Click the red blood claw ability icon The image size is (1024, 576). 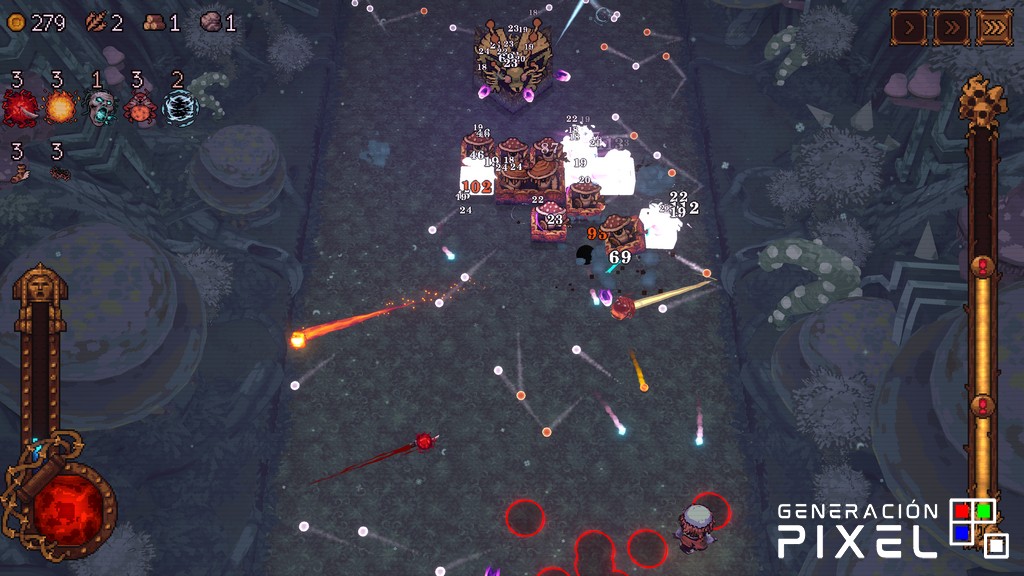click(x=19, y=108)
